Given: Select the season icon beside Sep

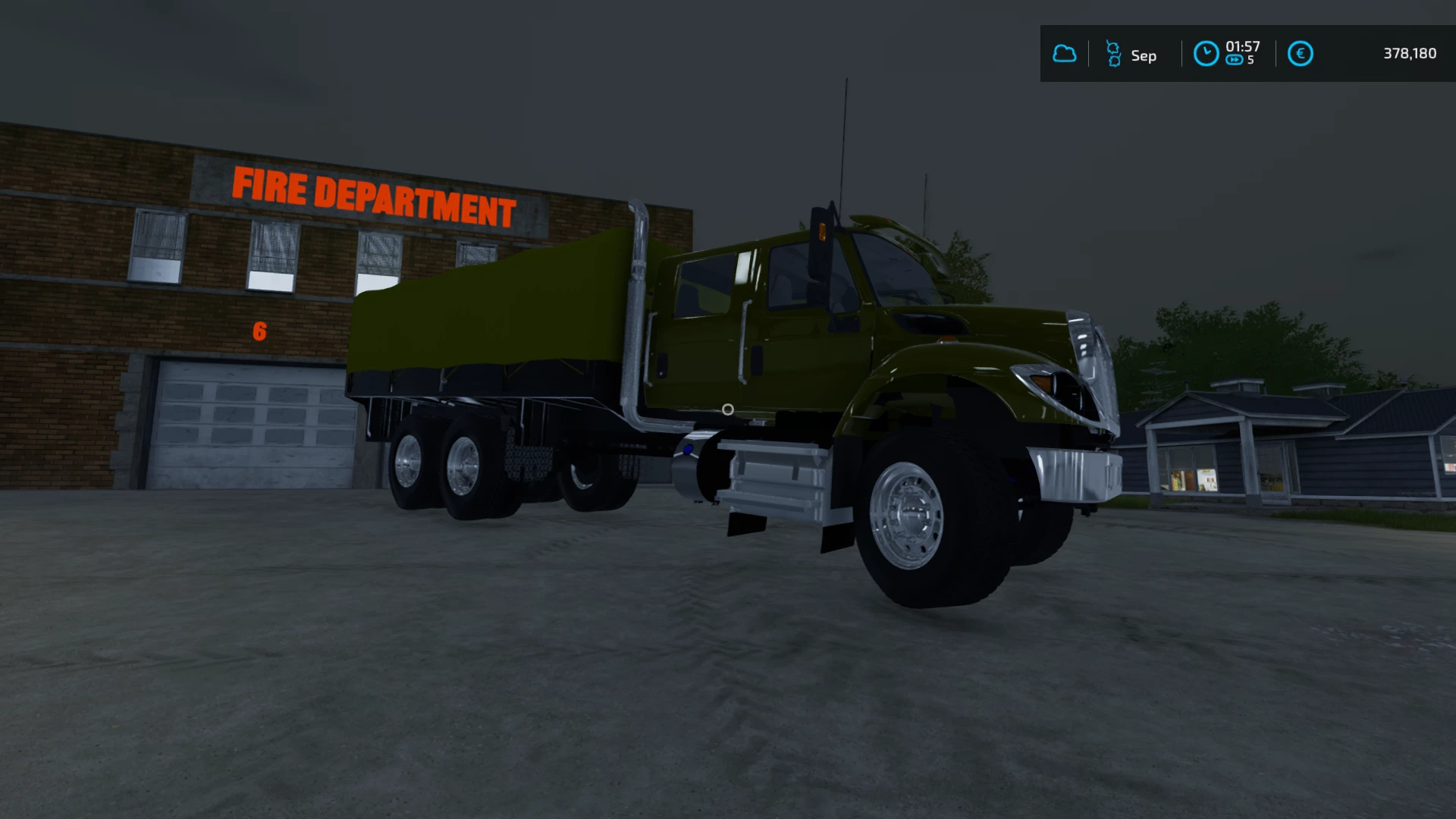Looking at the screenshot, I should point(1113,54).
